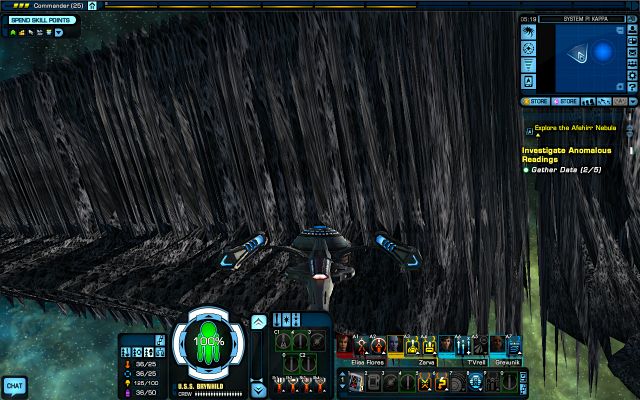Click the down arrow on throttle control
The height and width of the screenshot is (400, 640).
click(258, 390)
